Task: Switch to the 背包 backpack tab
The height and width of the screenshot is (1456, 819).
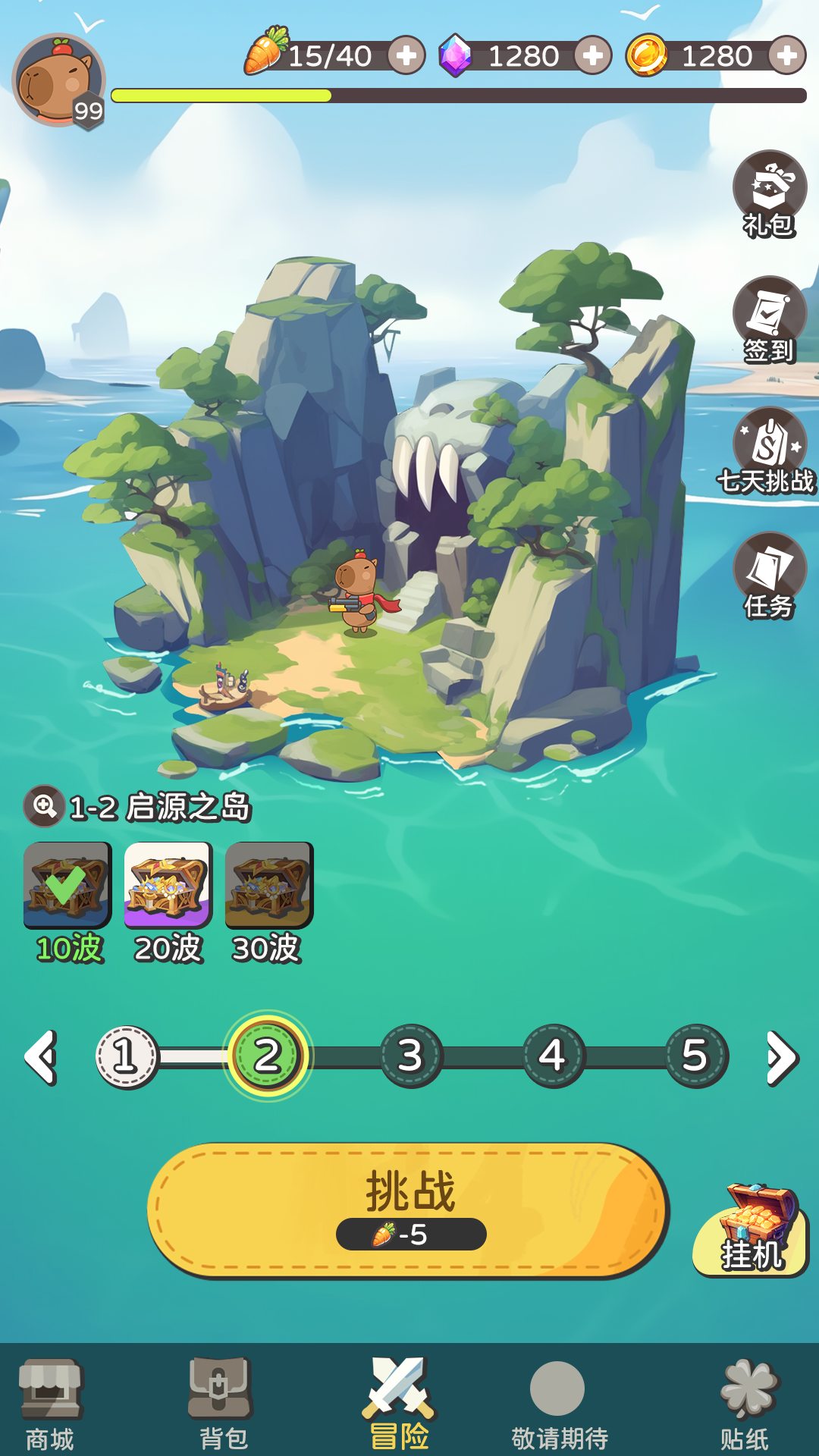Action: click(221, 1403)
